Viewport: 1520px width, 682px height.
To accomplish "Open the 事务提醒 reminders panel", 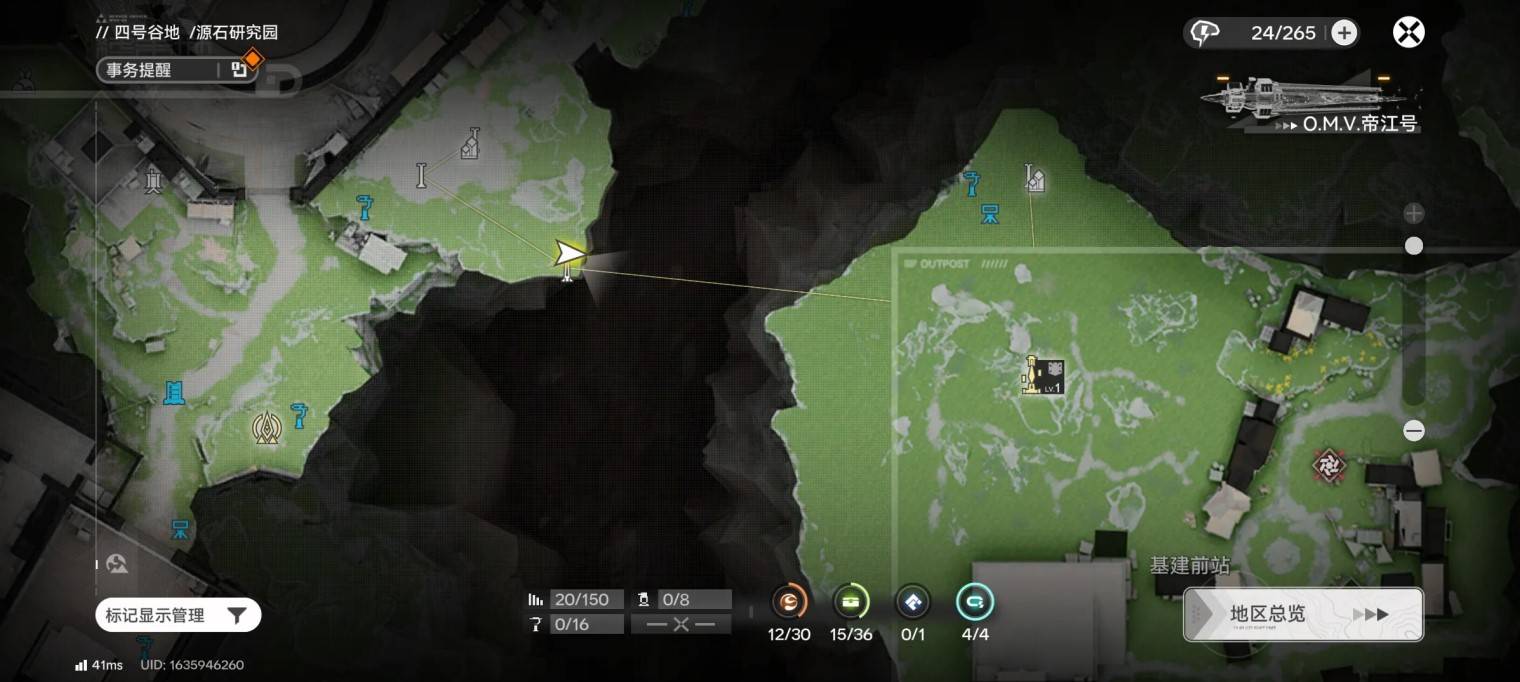I will (x=160, y=69).
